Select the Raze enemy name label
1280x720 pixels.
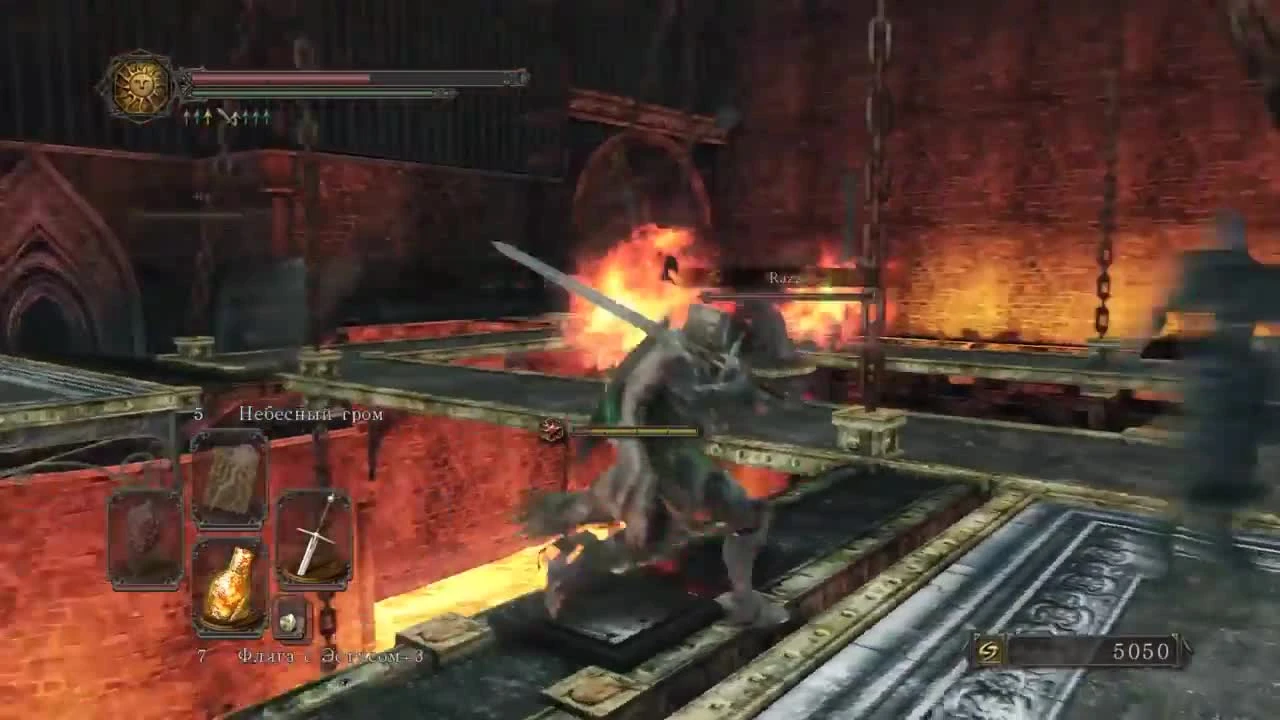pos(783,277)
